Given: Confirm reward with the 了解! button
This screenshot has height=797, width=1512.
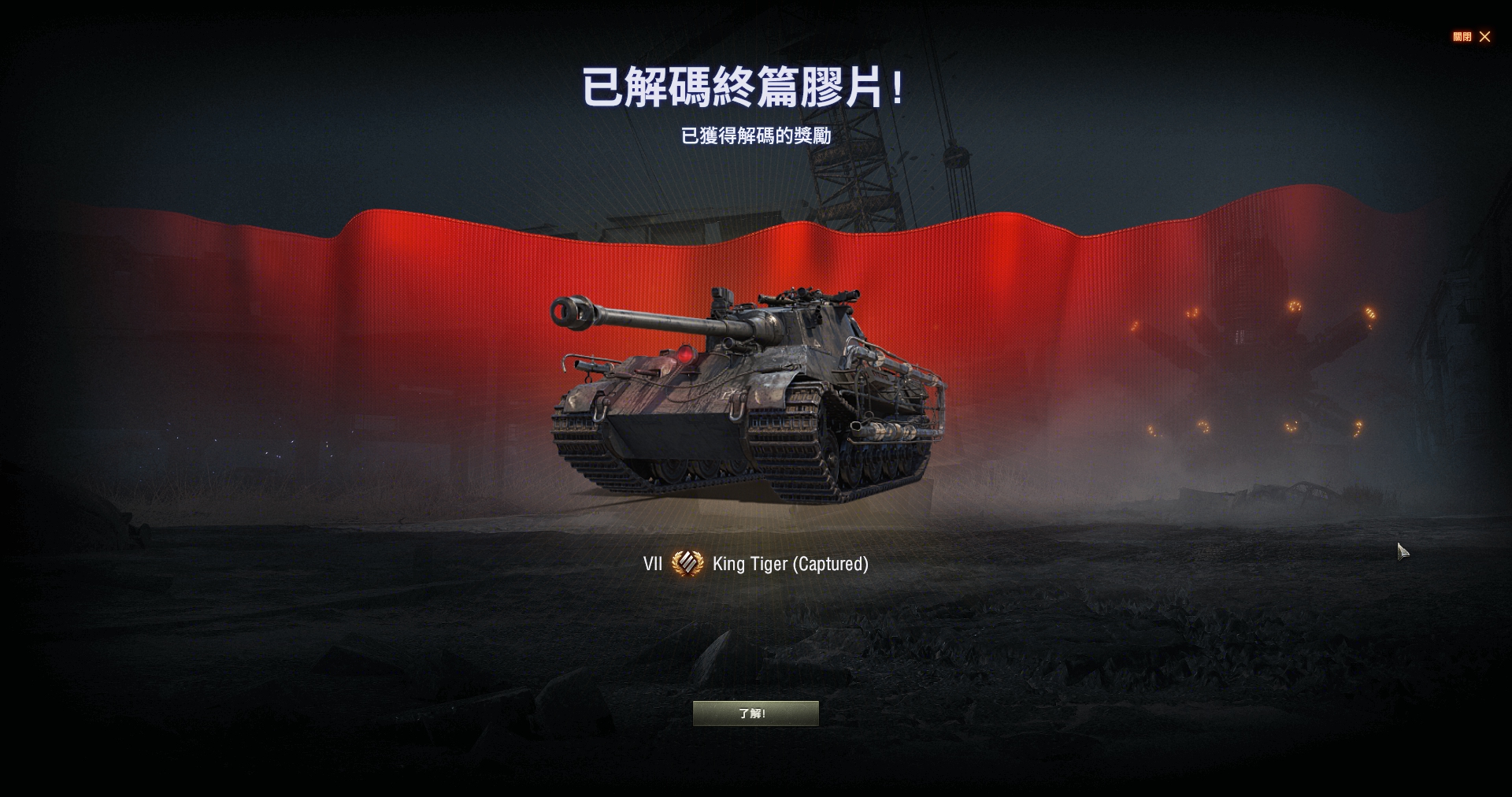Looking at the screenshot, I should tap(755, 714).
